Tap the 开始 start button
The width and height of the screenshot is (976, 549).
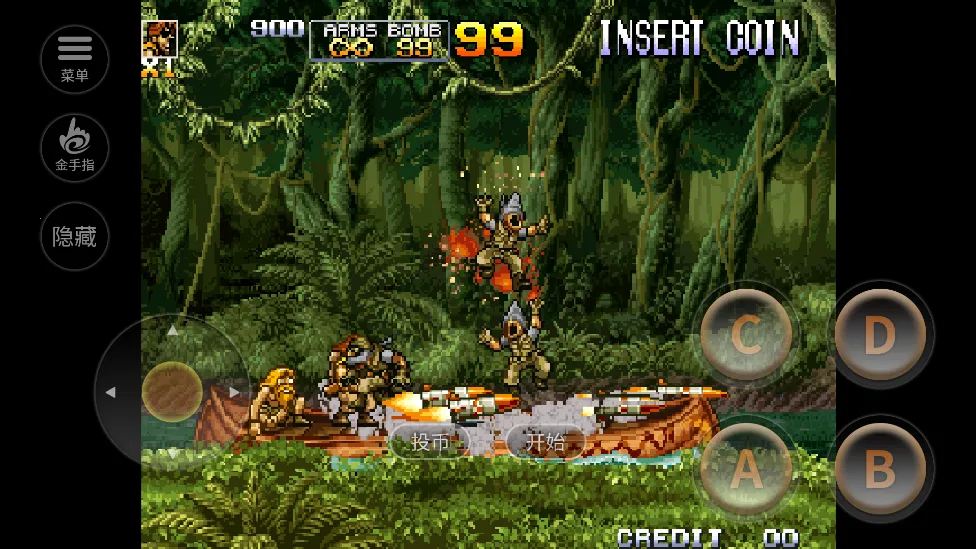click(x=546, y=442)
